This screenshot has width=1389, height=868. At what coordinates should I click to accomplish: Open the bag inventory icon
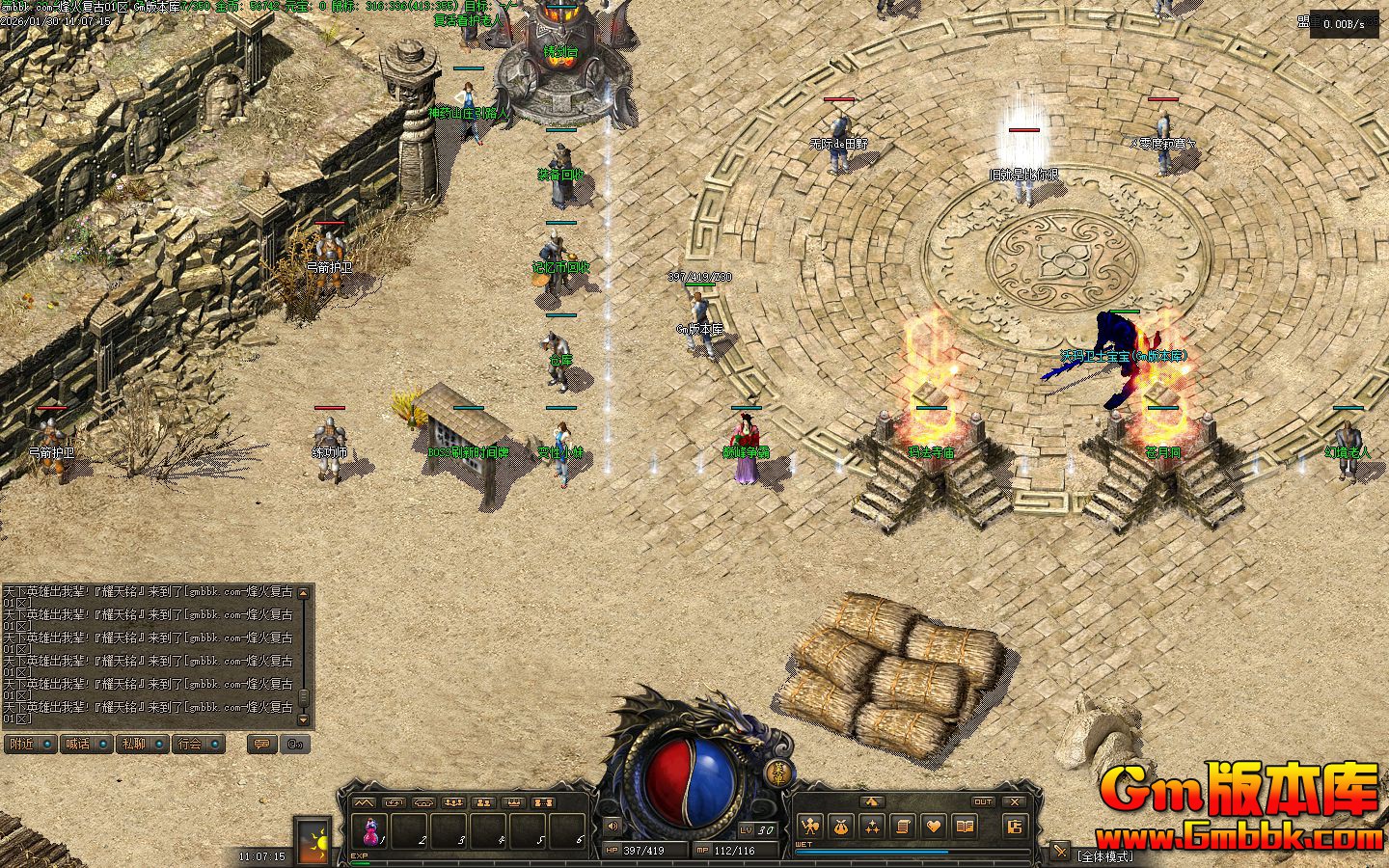pyautogui.click(x=841, y=826)
